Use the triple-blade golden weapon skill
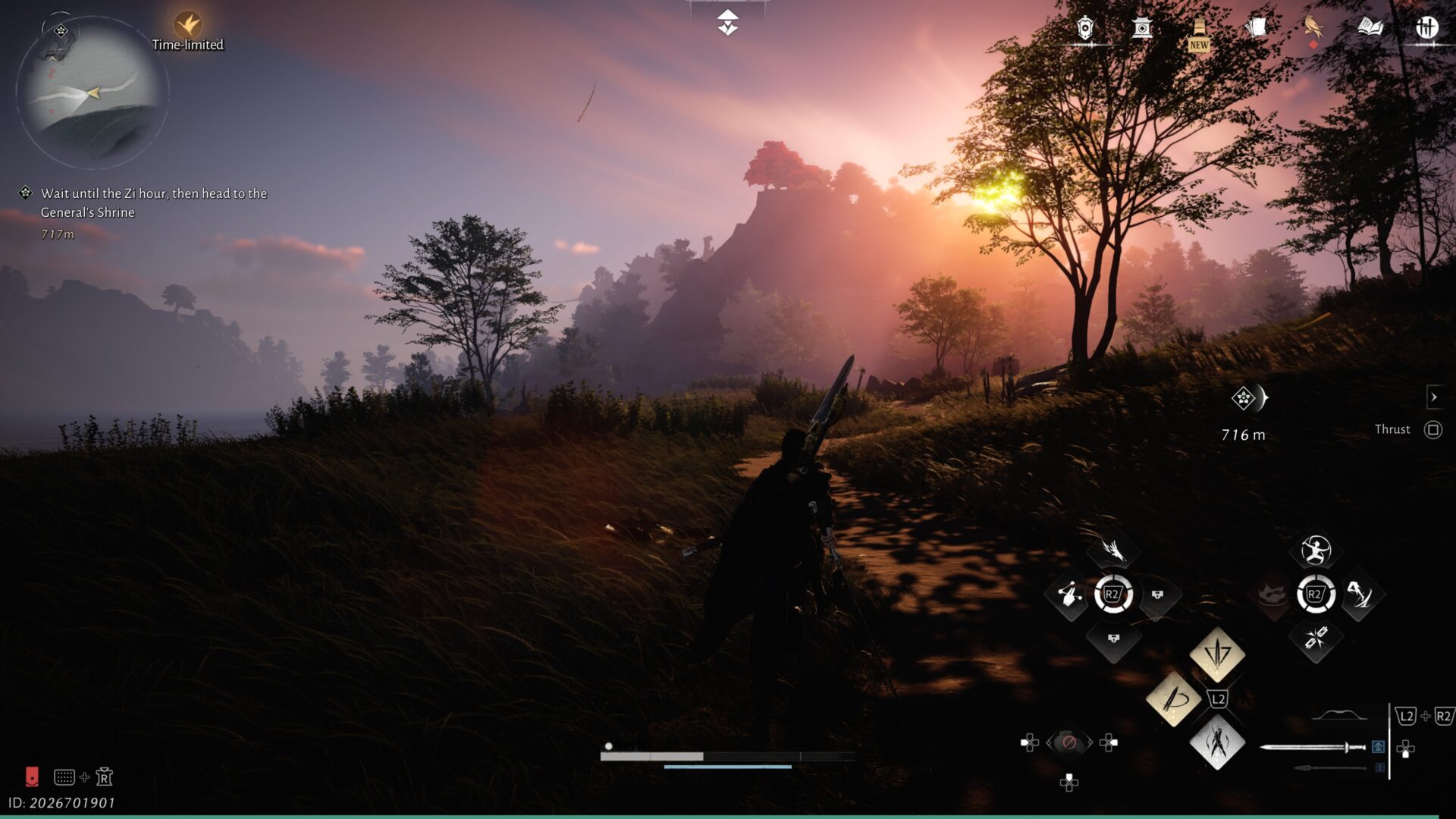1456x819 pixels. 1217,653
